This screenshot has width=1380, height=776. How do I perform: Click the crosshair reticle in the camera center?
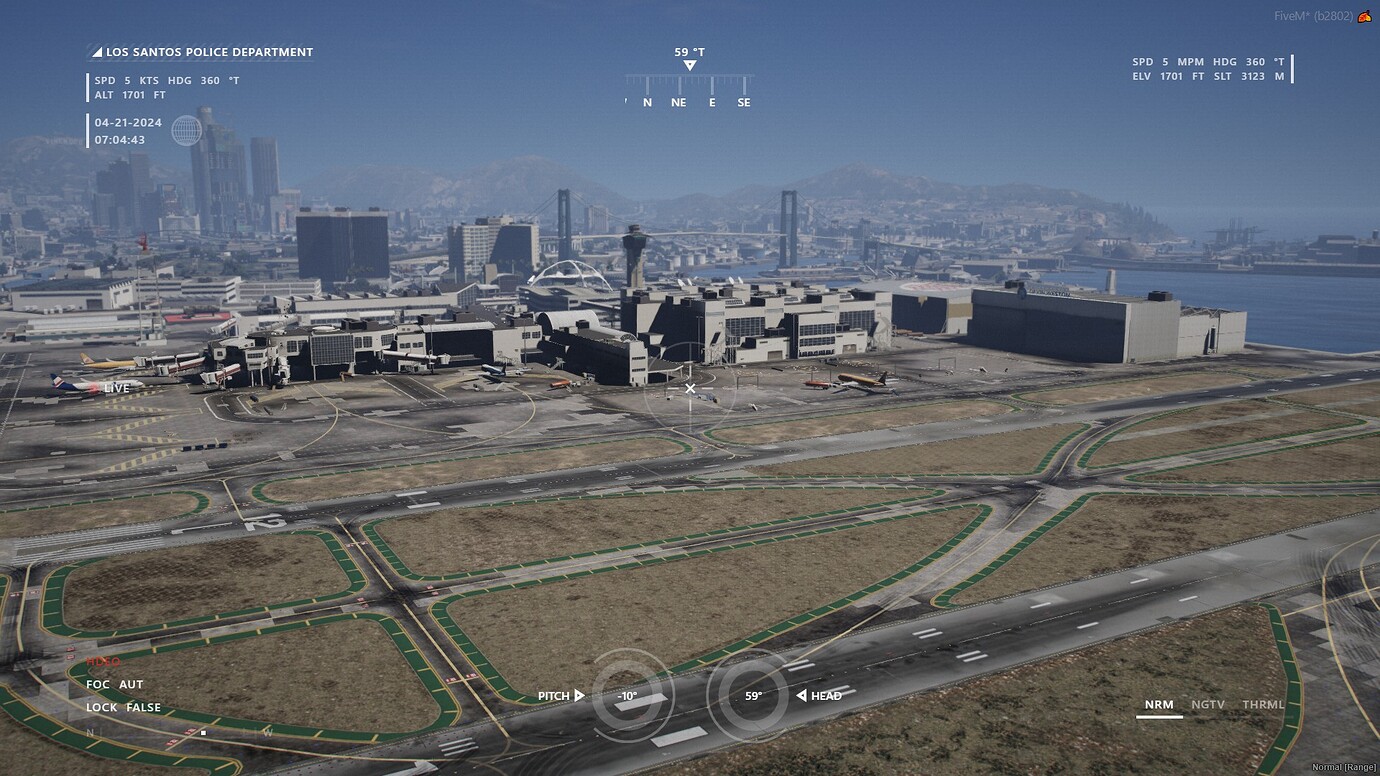coord(690,388)
